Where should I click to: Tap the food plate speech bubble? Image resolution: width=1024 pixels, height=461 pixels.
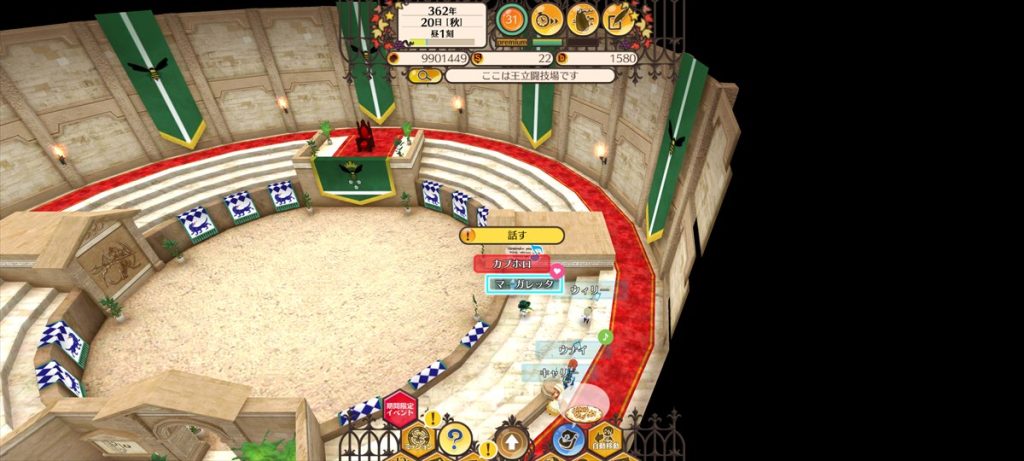pyautogui.click(x=582, y=410)
